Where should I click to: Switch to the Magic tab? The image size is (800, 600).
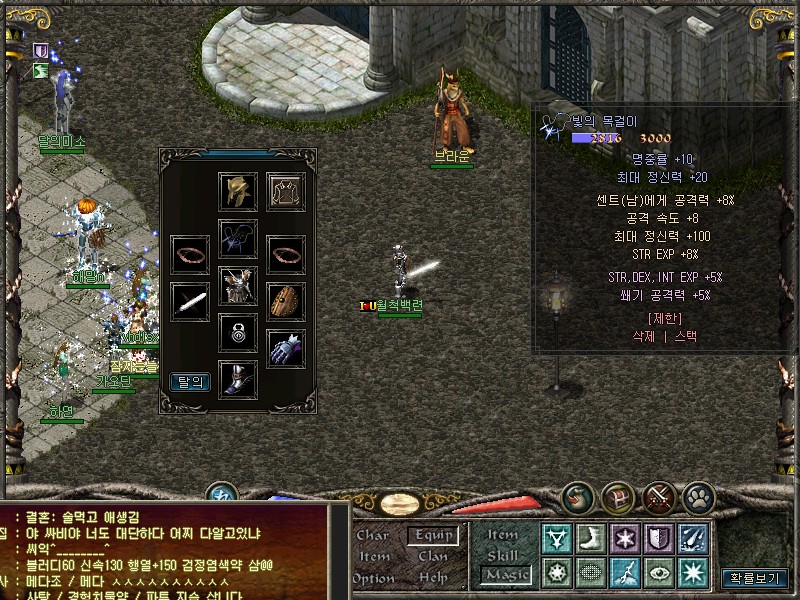pos(503,575)
